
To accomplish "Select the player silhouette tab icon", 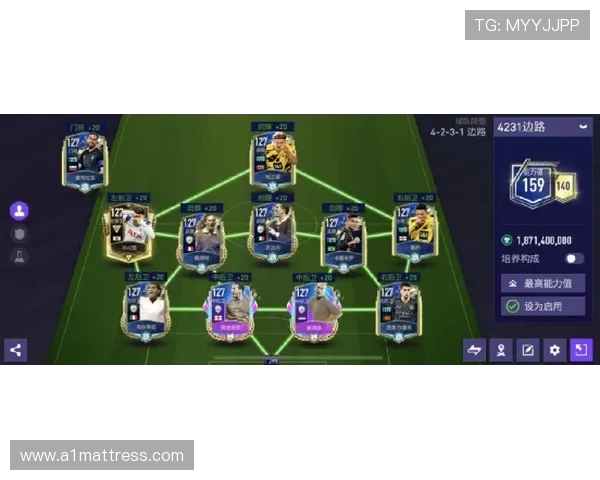I will tap(18, 211).
